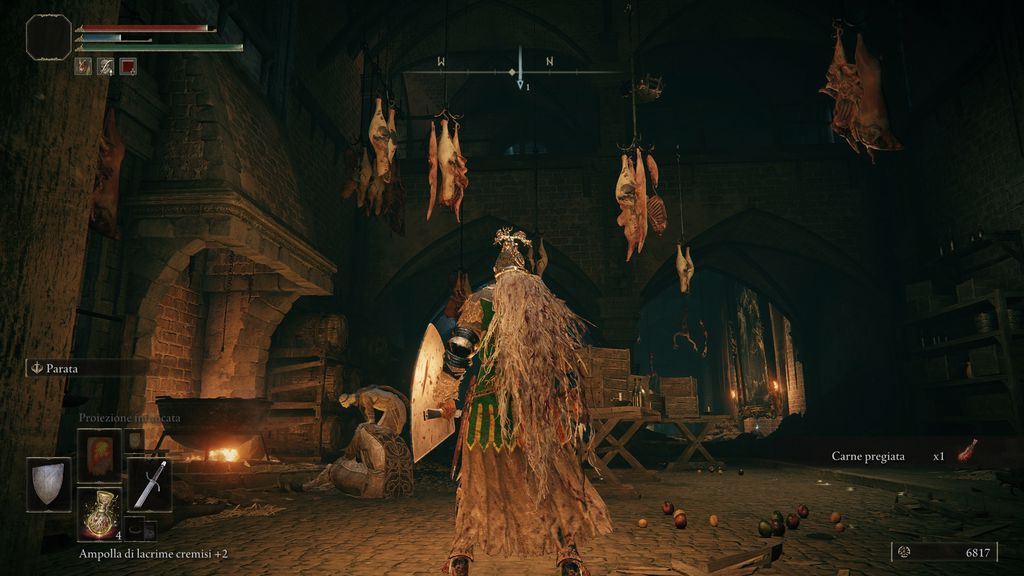Viewport: 1024px width, 576px height.
Task: Click the compass bar at top
Action: pos(519,72)
